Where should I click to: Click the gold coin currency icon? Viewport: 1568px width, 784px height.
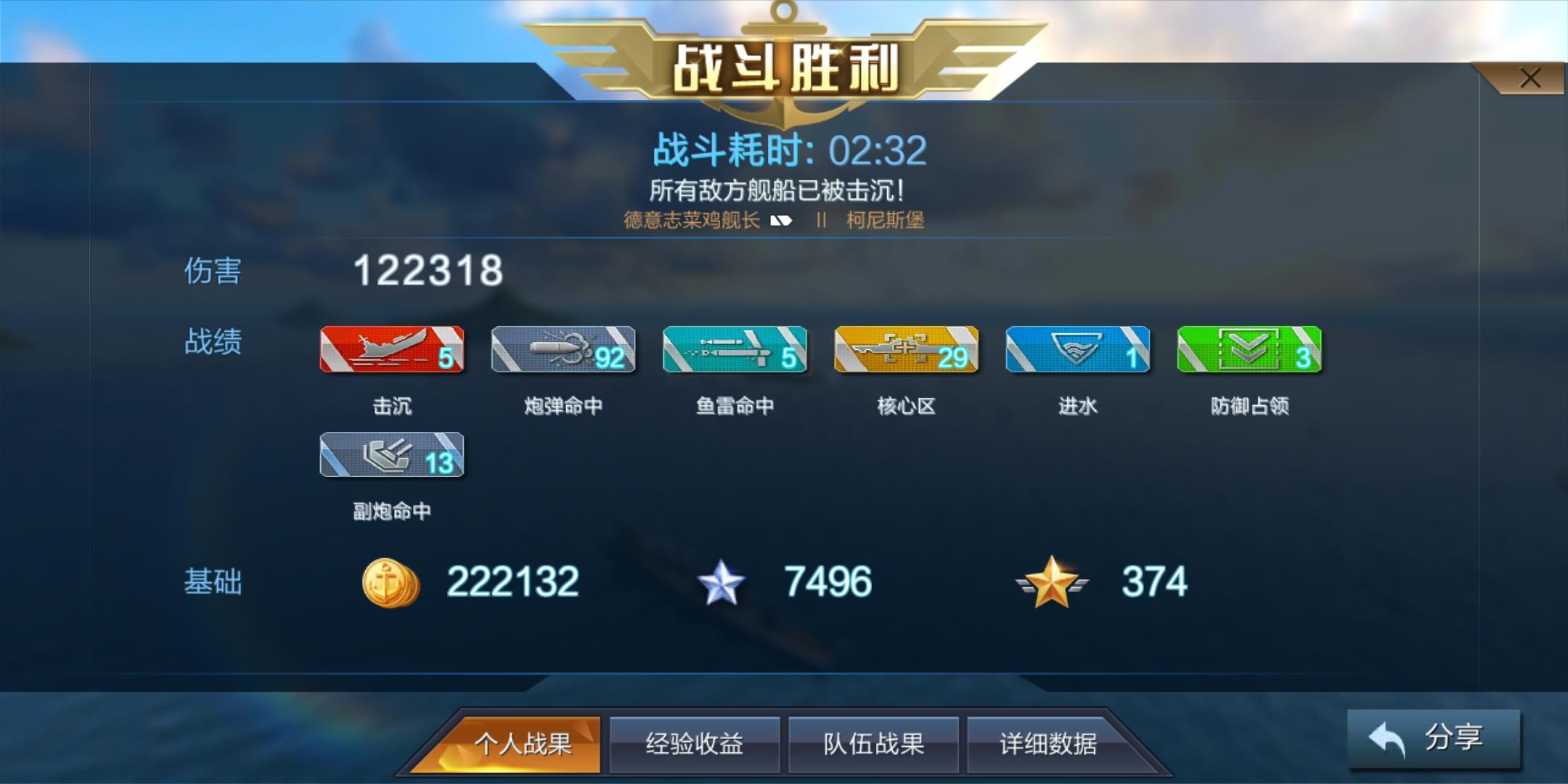tap(390, 581)
